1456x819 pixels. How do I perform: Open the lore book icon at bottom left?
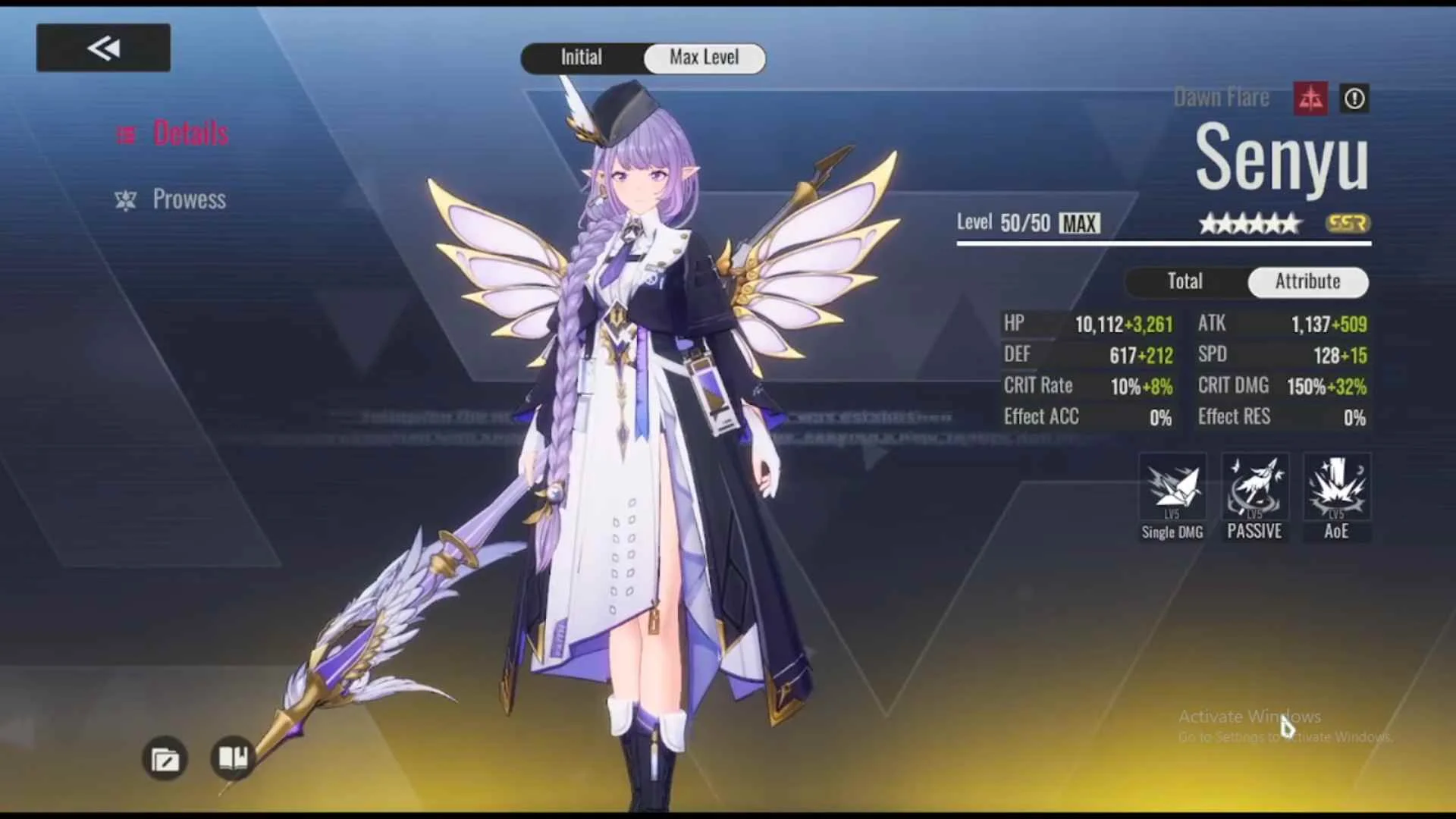click(x=232, y=759)
